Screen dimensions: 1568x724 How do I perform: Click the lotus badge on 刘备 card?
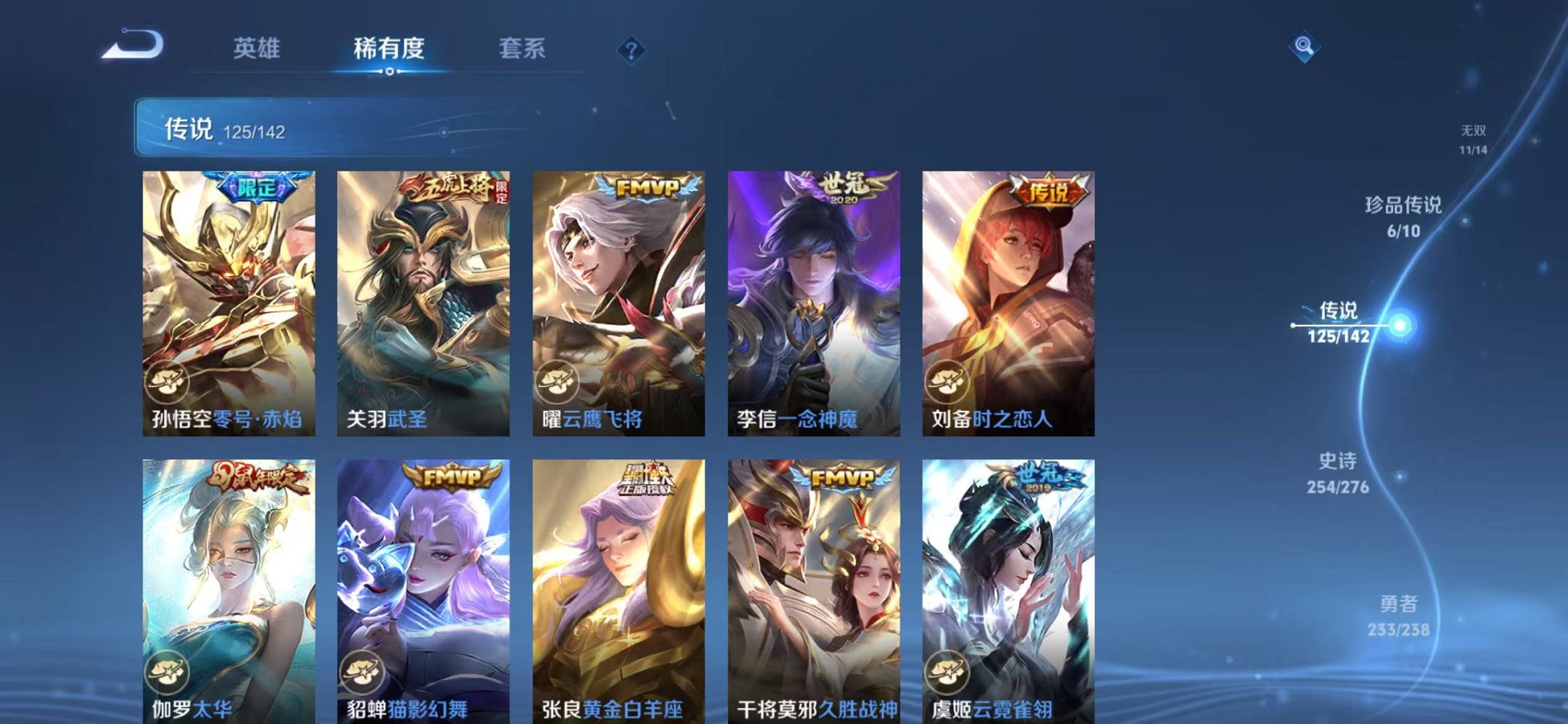(946, 379)
